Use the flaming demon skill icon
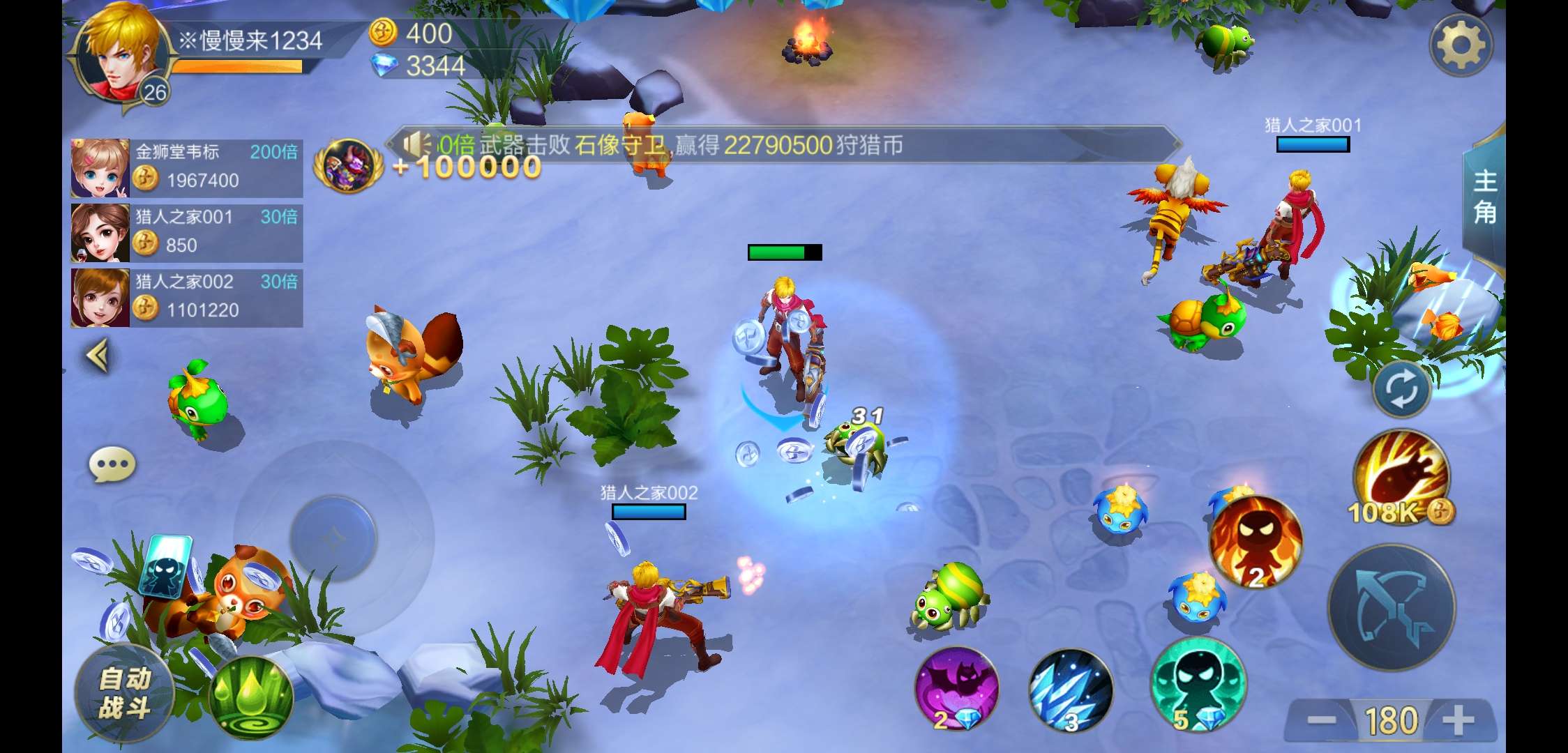Screen dimensions: 1568x753 click(1255, 542)
